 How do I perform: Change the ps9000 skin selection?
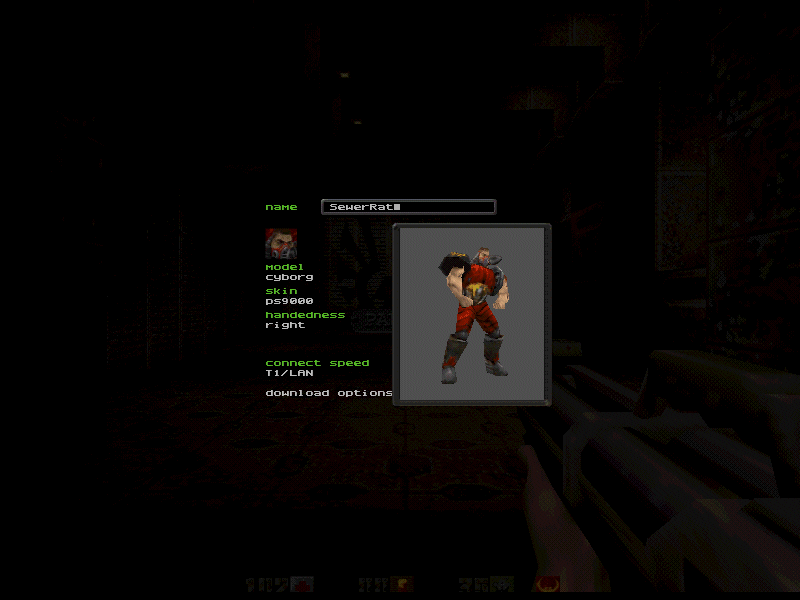click(x=289, y=301)
